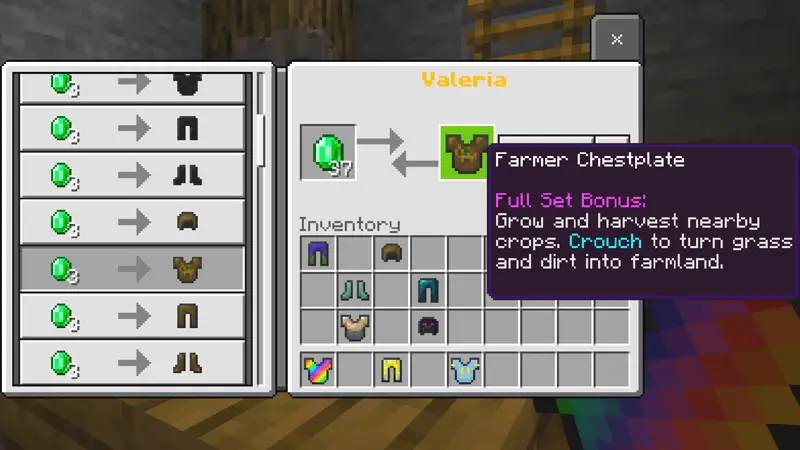Pick the yellow leggings hotbar slot
The width and height of the screenshot is (800, 450).
tap(391, 370)
